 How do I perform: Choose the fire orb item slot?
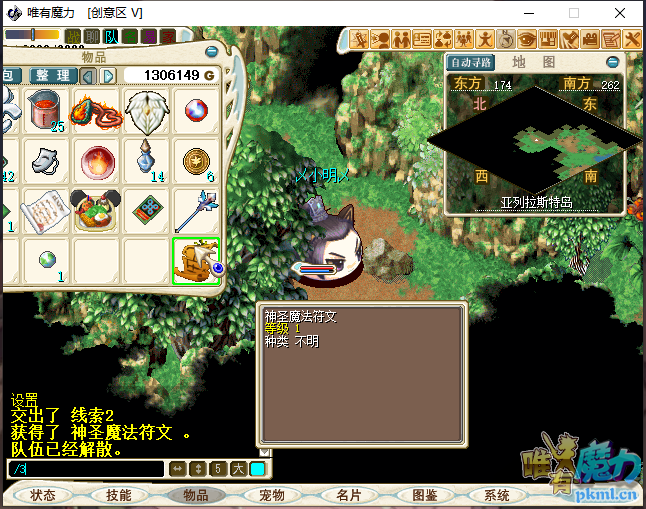pos(97,160)
